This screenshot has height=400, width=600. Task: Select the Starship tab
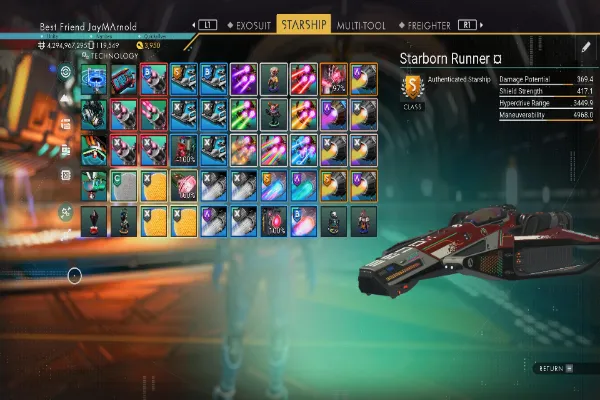[304, 22]
